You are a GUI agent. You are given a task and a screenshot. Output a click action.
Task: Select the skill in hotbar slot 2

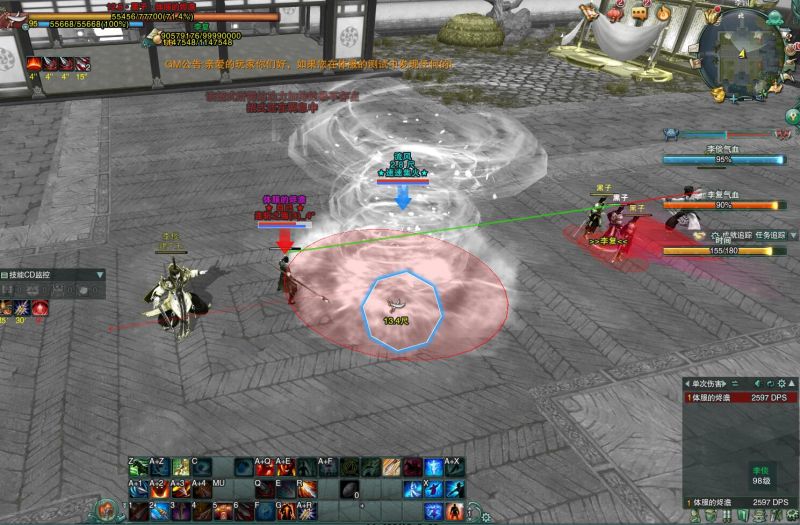click(159, 511)
